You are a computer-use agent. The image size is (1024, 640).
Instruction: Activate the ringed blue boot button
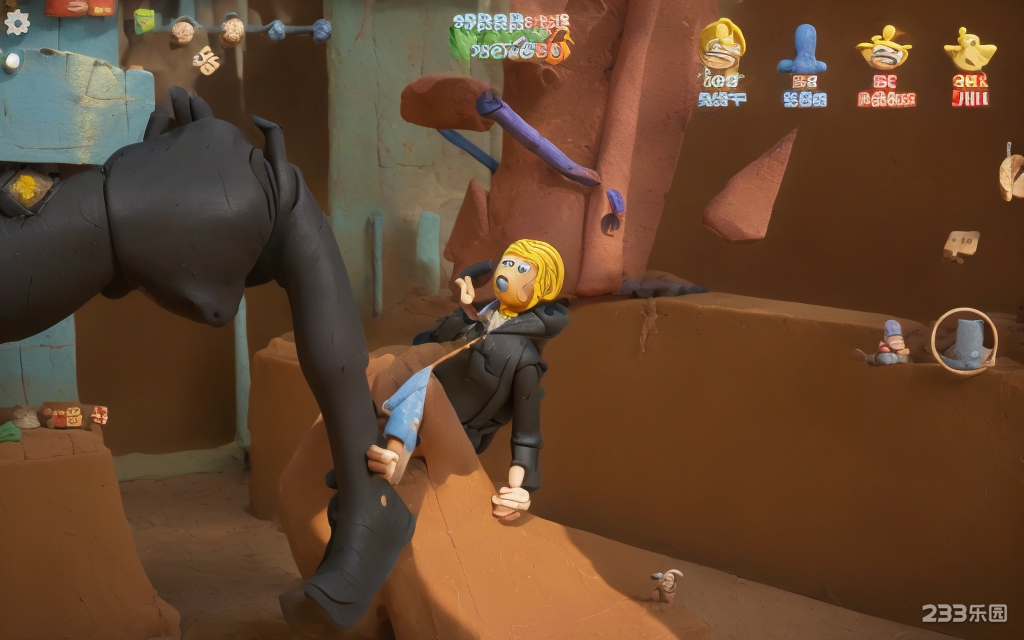964,341
